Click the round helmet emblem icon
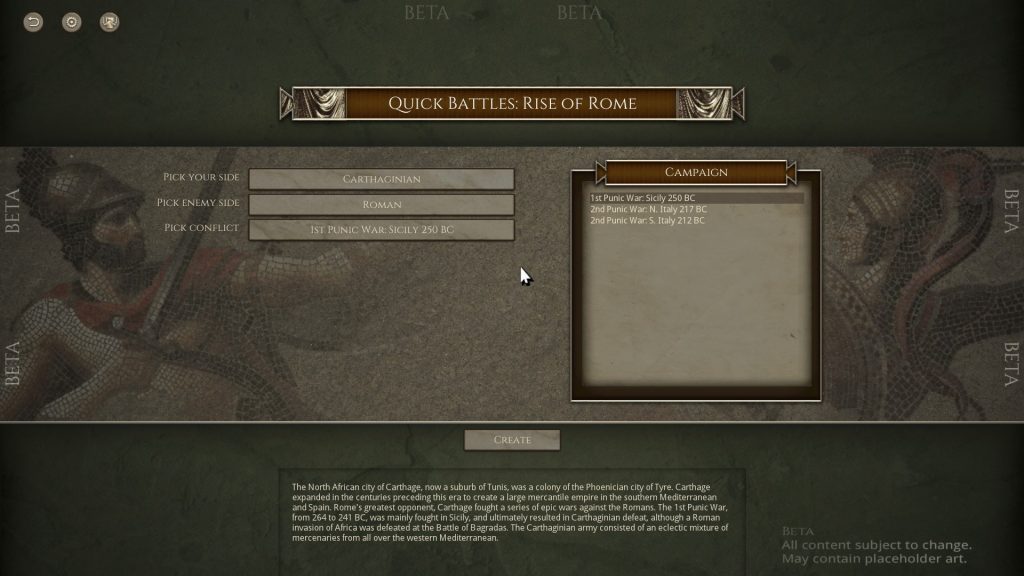The width and height of the screenshot is (1024, 576). [110, 22]
